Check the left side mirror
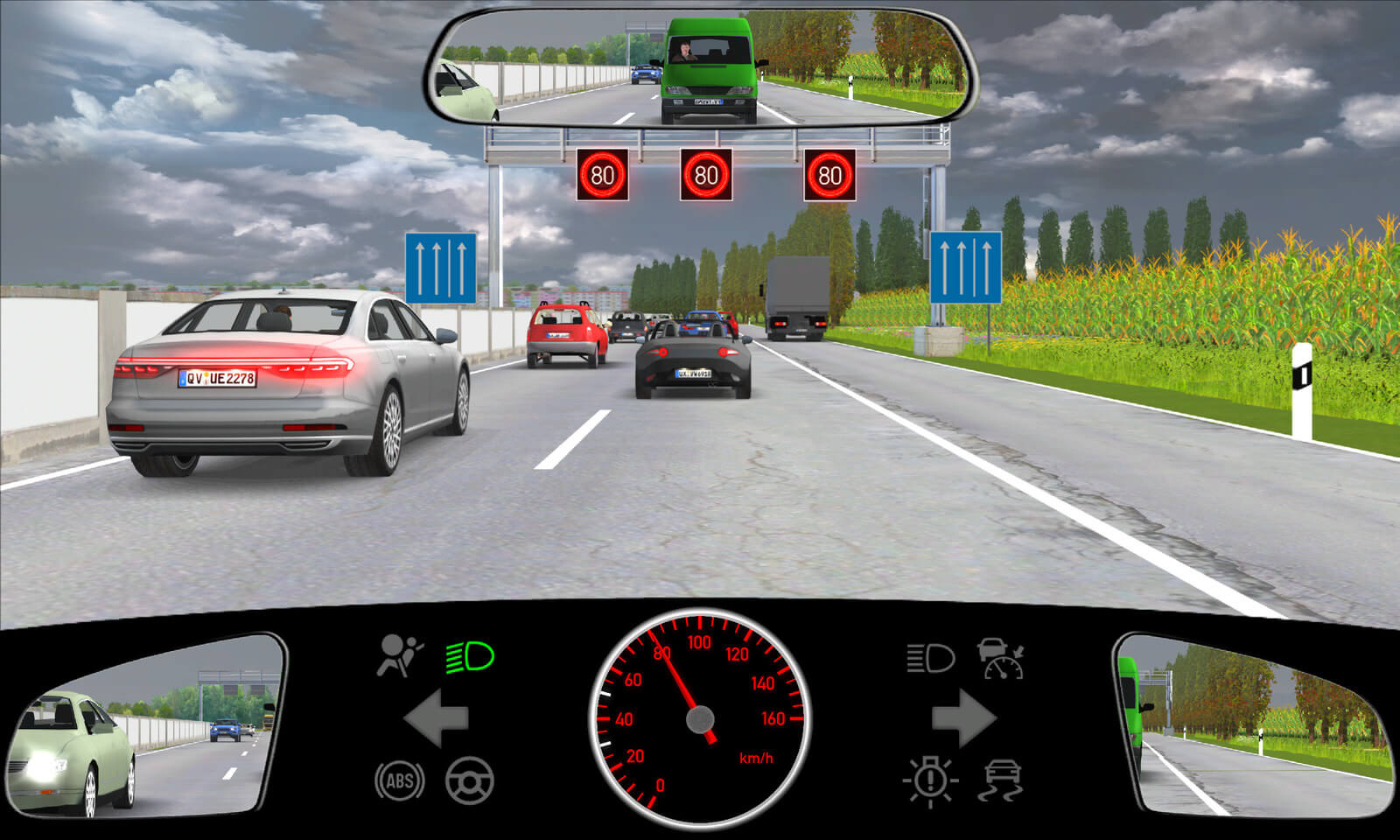 (144, 725)
